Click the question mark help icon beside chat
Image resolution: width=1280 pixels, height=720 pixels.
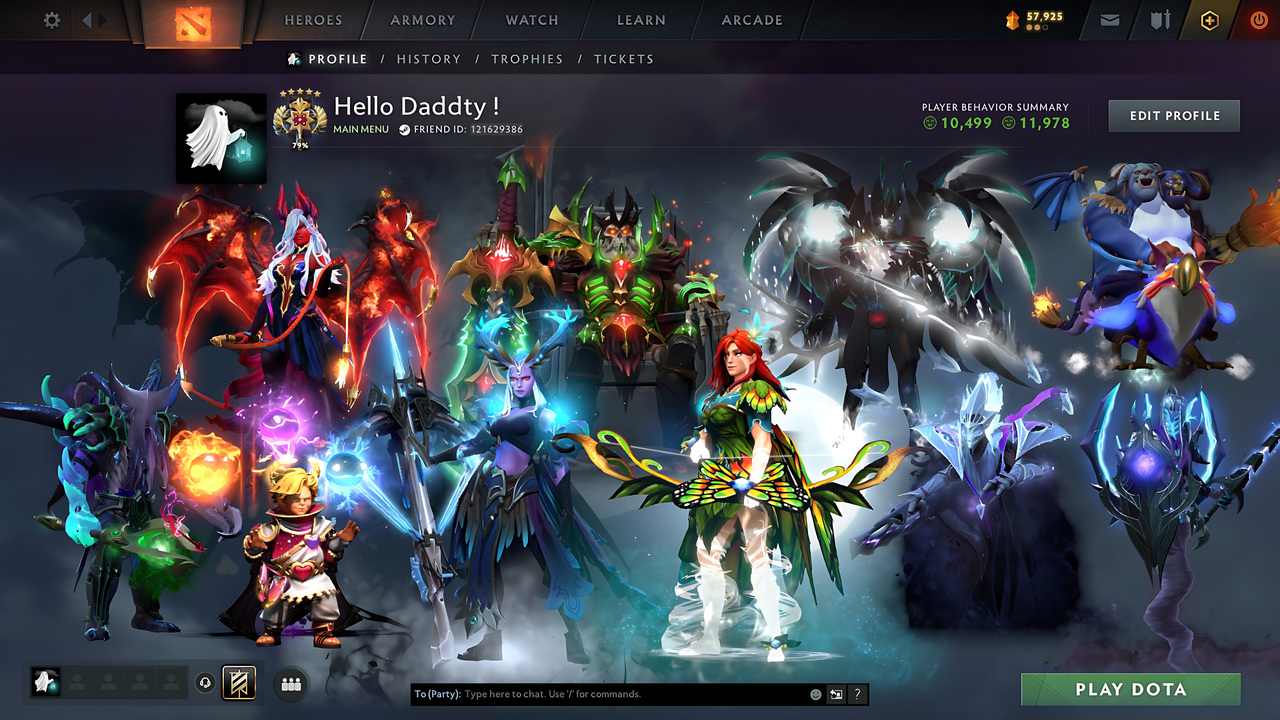point(856,693)
